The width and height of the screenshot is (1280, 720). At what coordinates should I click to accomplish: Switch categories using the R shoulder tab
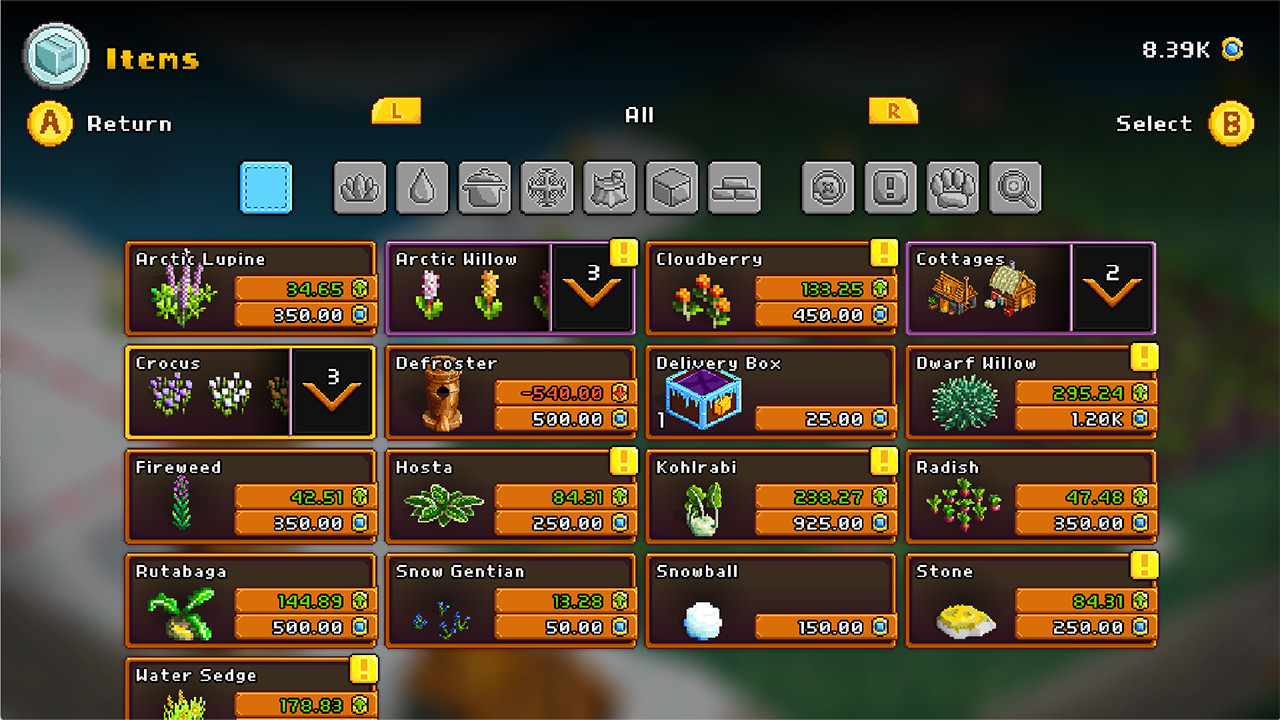tap(893, 112)
